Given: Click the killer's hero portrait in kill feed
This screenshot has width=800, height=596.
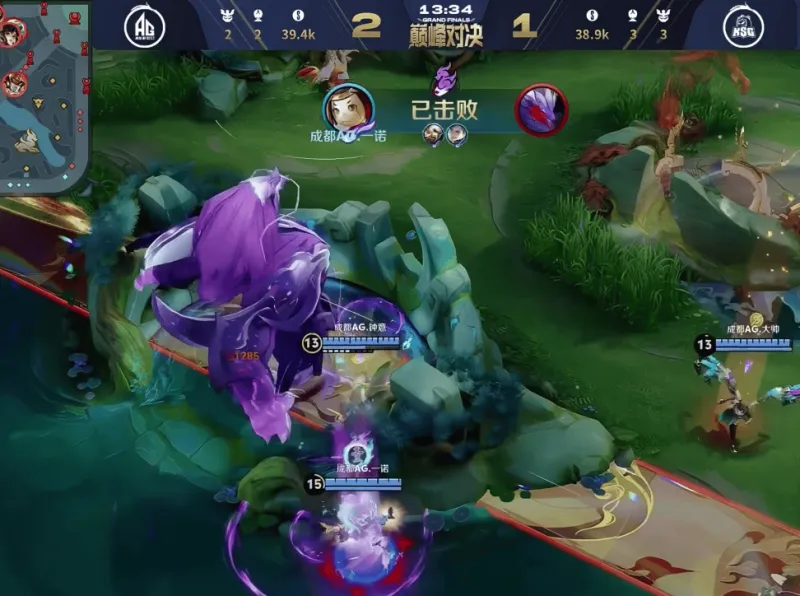Looking at the screenshot, I should pos(347,108).
